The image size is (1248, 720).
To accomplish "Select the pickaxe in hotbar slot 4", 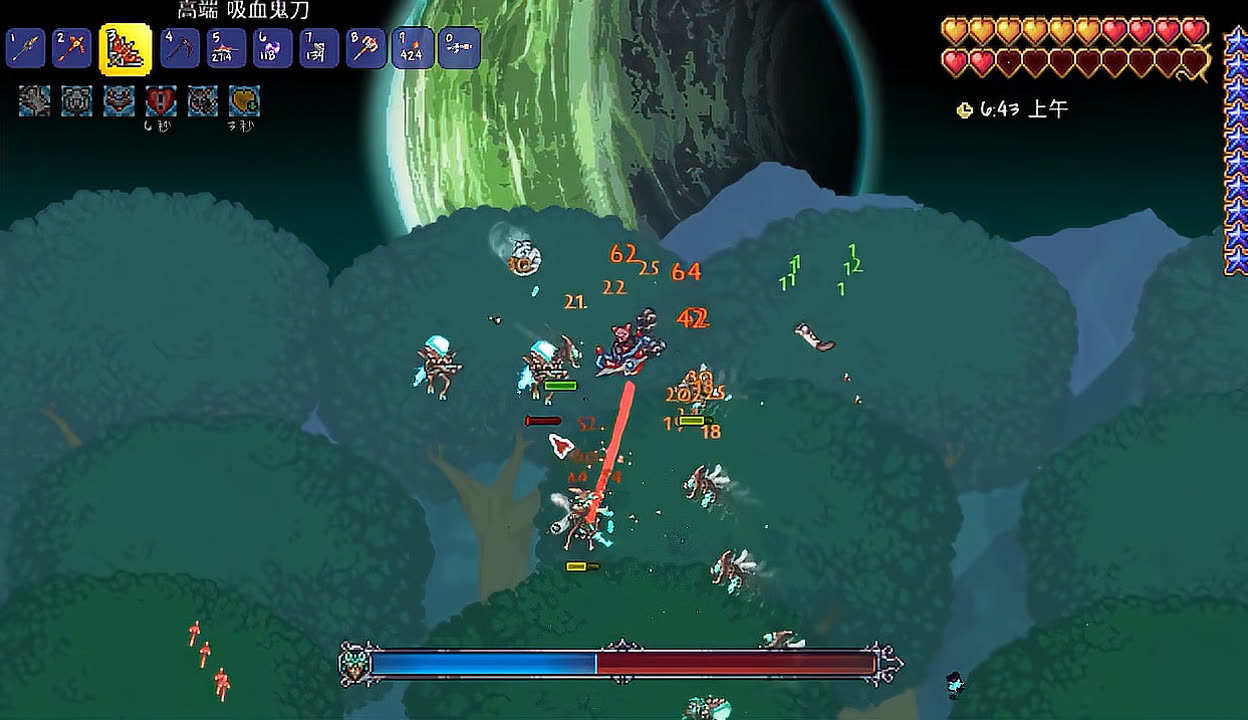I will tap(180, 48).
